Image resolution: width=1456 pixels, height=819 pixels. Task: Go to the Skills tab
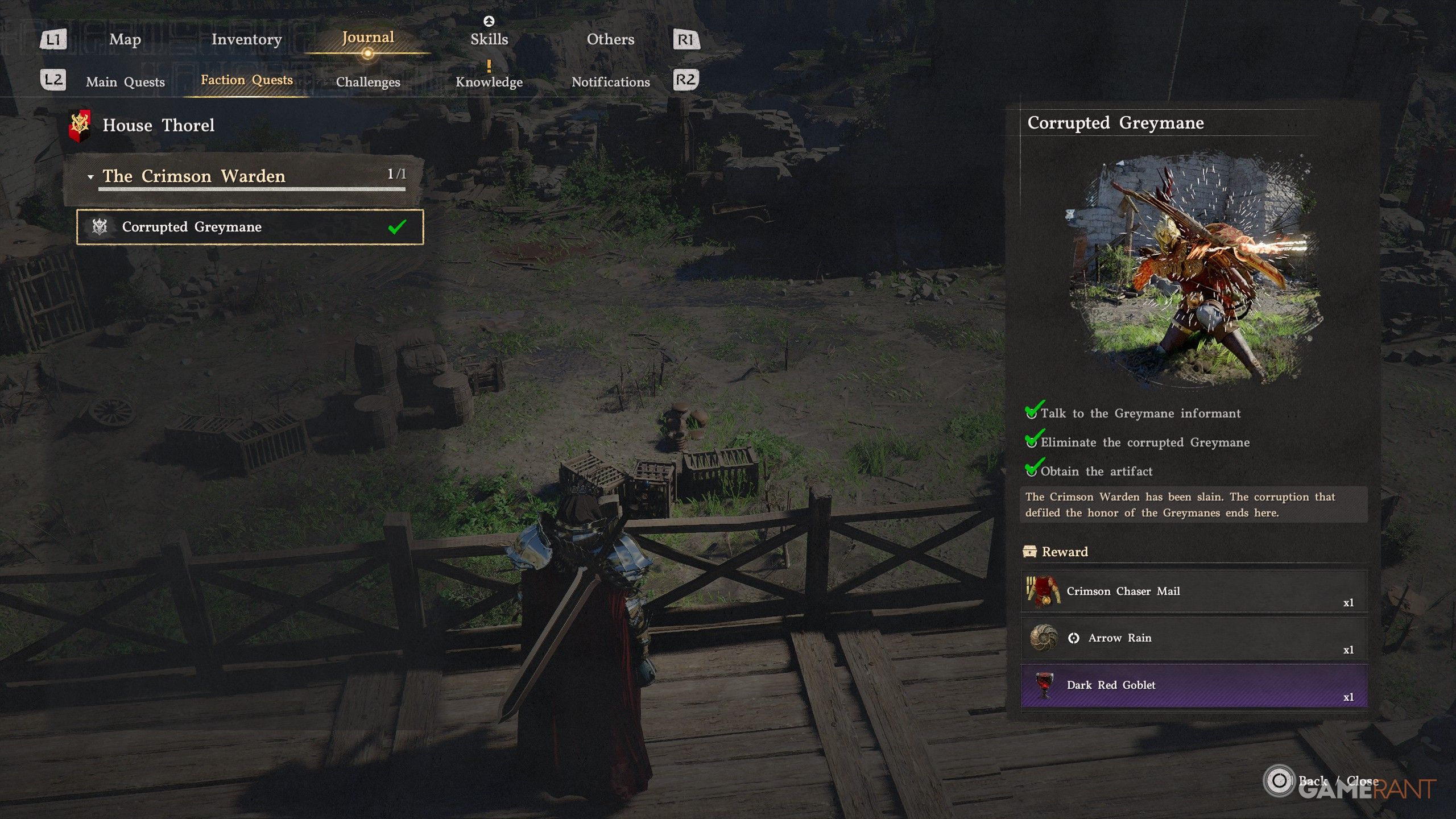click(x=489, y=39)
